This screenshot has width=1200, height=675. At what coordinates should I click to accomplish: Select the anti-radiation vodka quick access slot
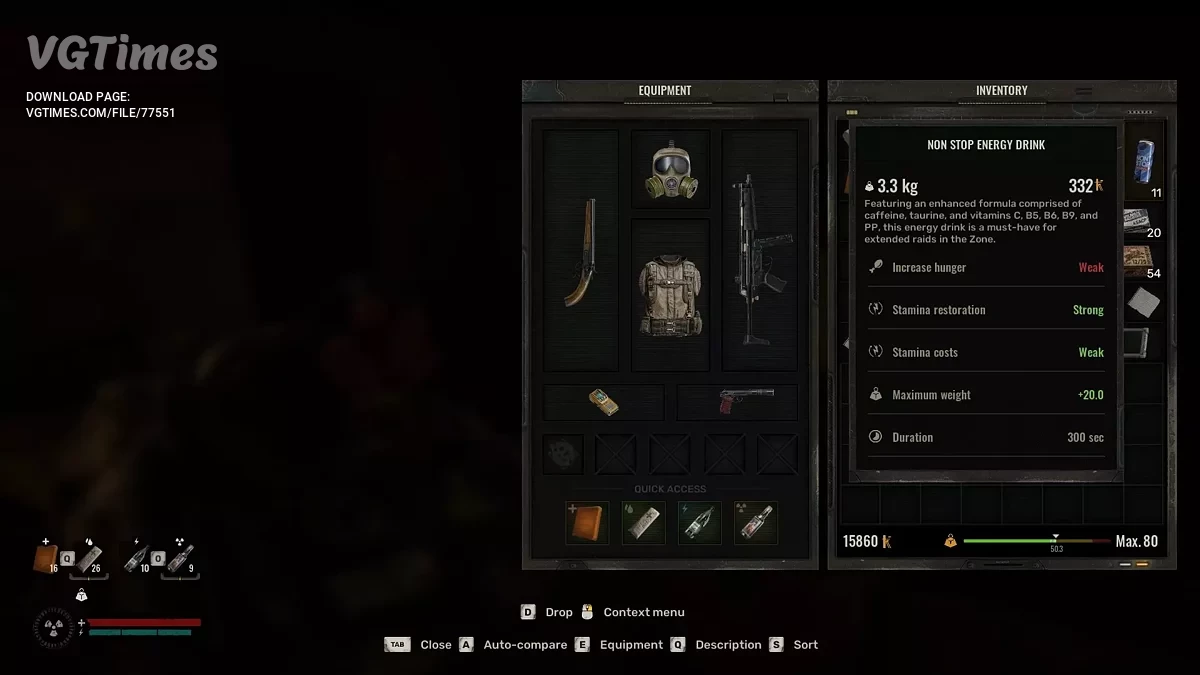click(755, 523)
